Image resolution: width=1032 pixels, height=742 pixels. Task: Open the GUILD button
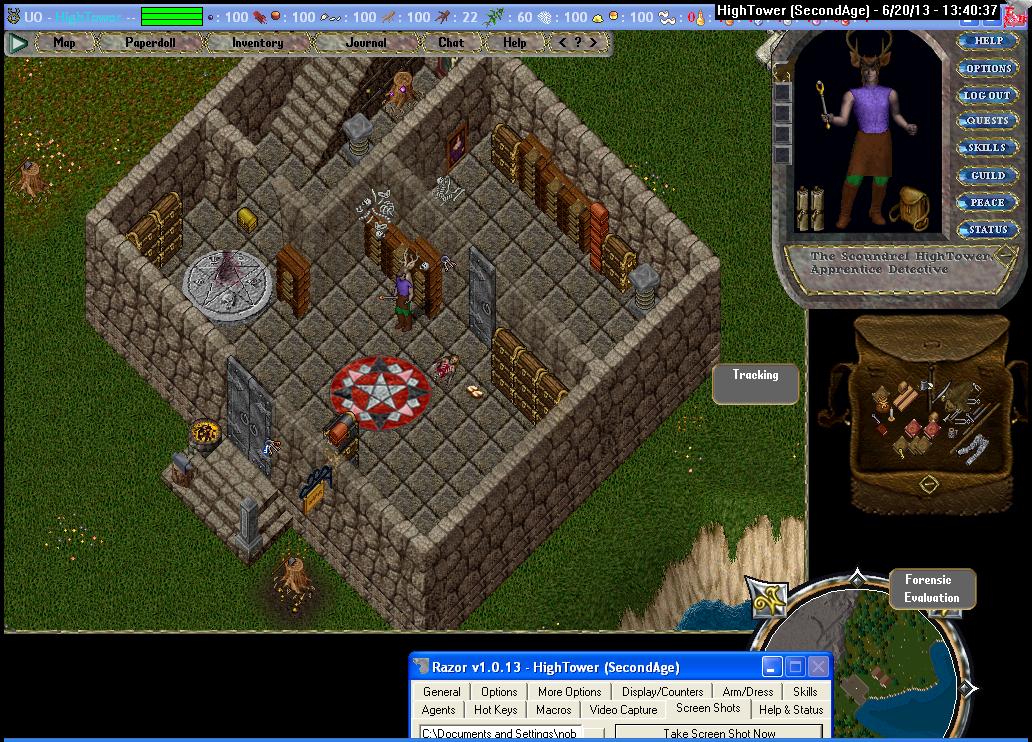coord(987,175)
